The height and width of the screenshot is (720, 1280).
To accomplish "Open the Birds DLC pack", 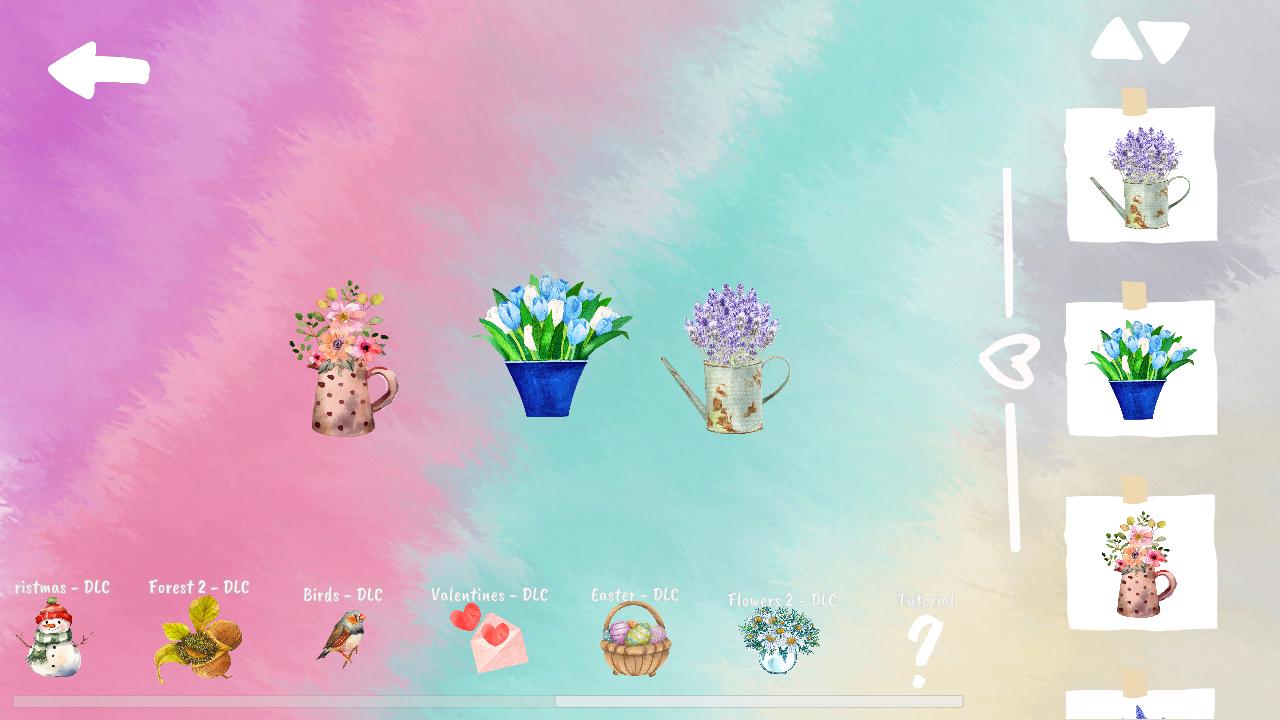I will (340, 638).
